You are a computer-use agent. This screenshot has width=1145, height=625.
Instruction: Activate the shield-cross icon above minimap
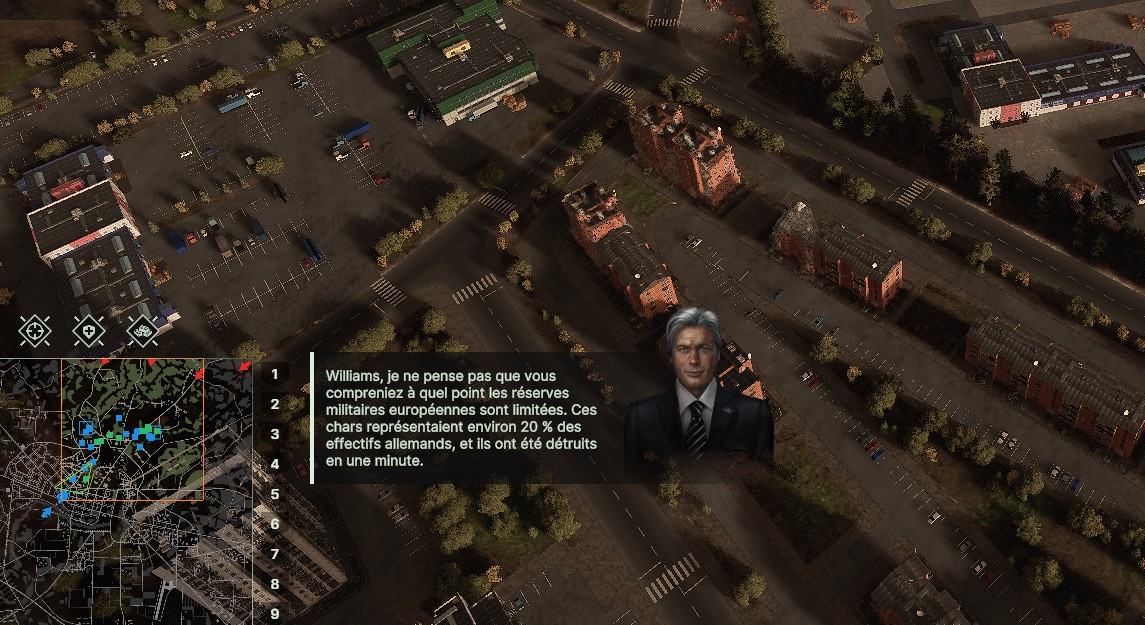click(90, 329)
